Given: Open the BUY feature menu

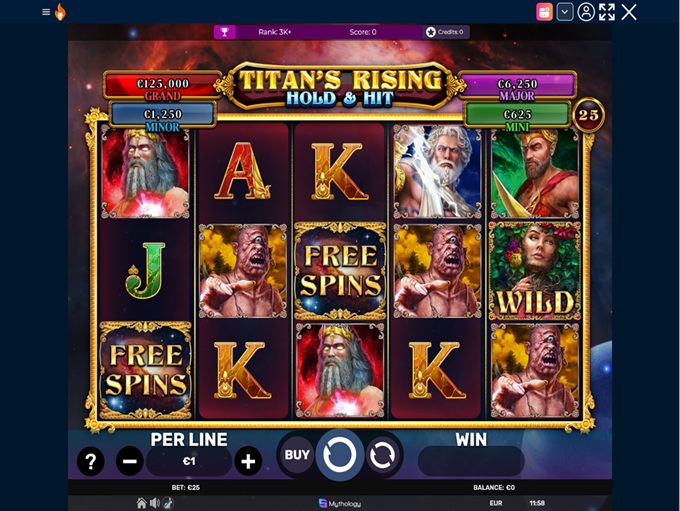Looking at the screenshot, I should 297,455.
